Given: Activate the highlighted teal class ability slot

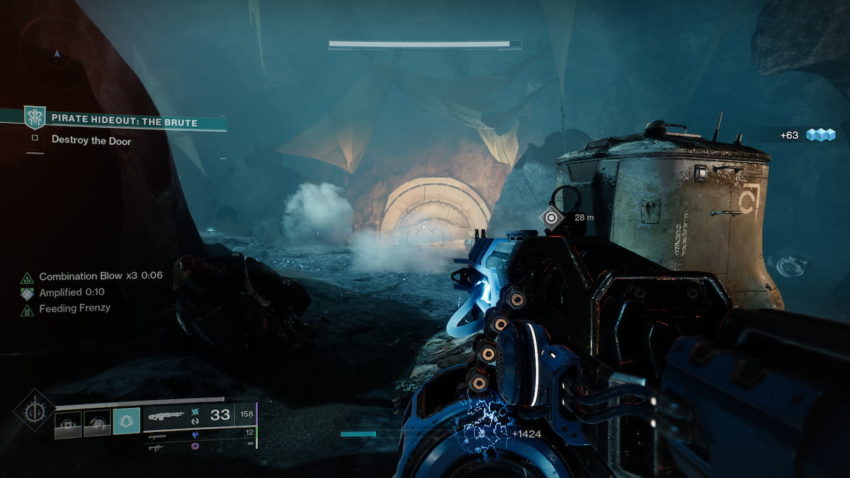Looking at the screenshot, I should click(126, 422).
